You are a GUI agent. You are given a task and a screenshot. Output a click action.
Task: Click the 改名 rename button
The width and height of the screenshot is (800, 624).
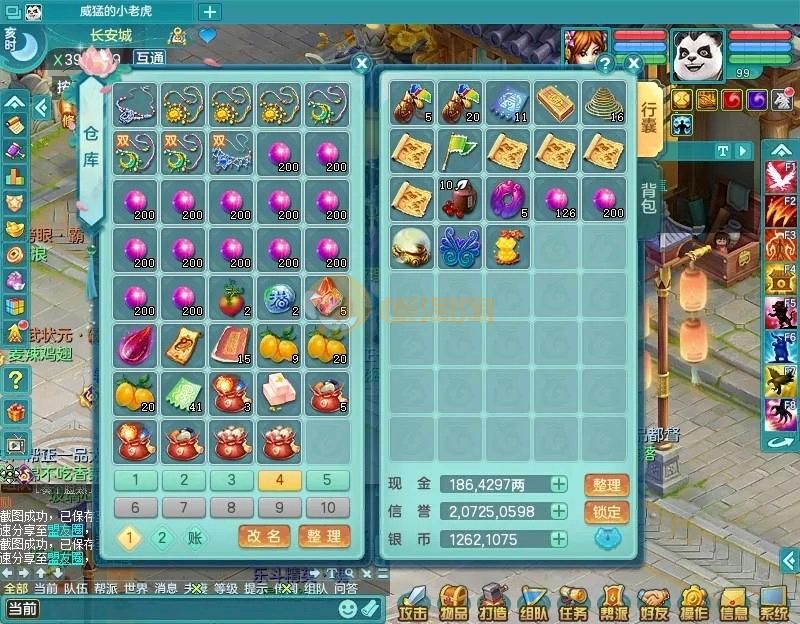264,537
